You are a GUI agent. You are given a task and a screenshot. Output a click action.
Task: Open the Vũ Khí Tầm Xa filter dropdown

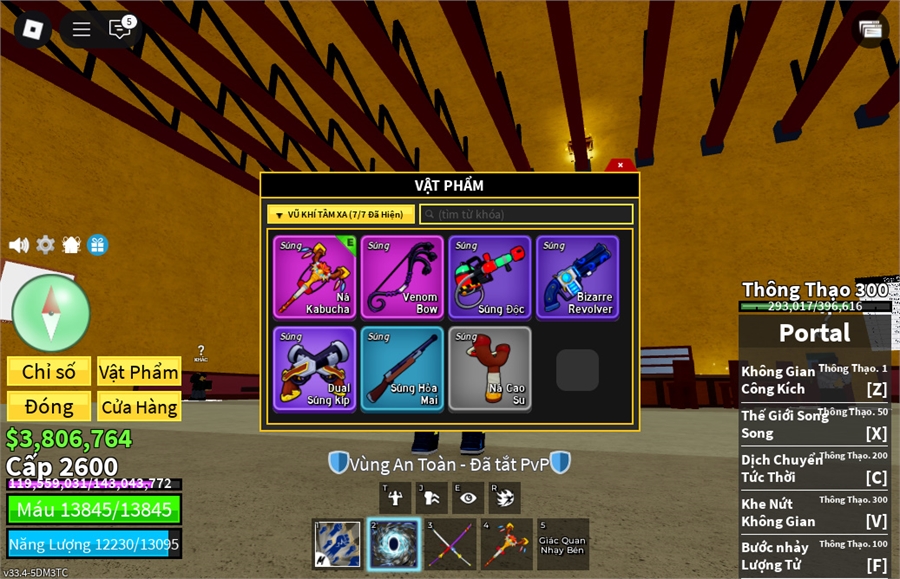pos(341,214)
